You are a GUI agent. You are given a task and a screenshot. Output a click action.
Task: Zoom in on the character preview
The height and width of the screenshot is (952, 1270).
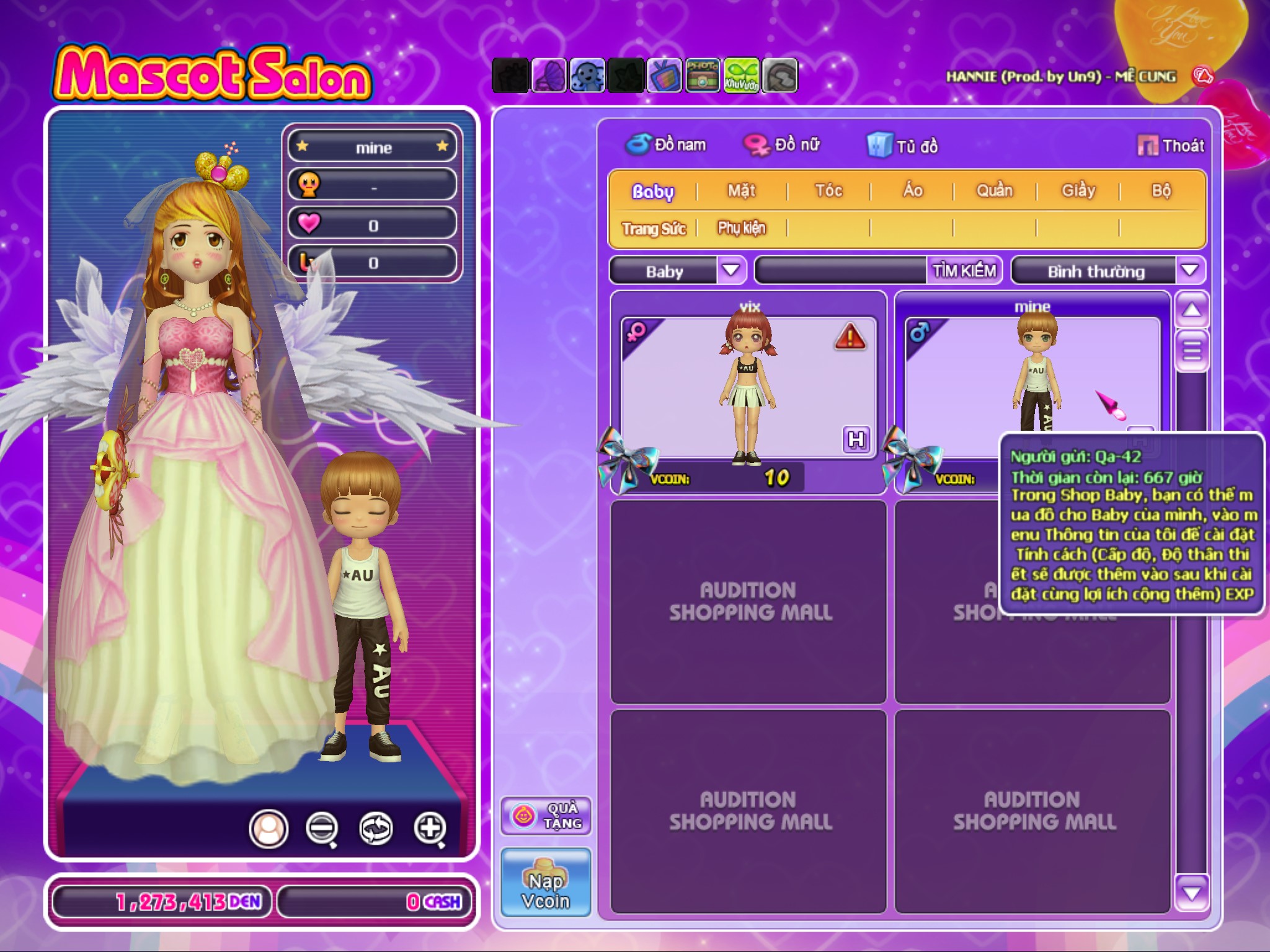tap(430, 828)
